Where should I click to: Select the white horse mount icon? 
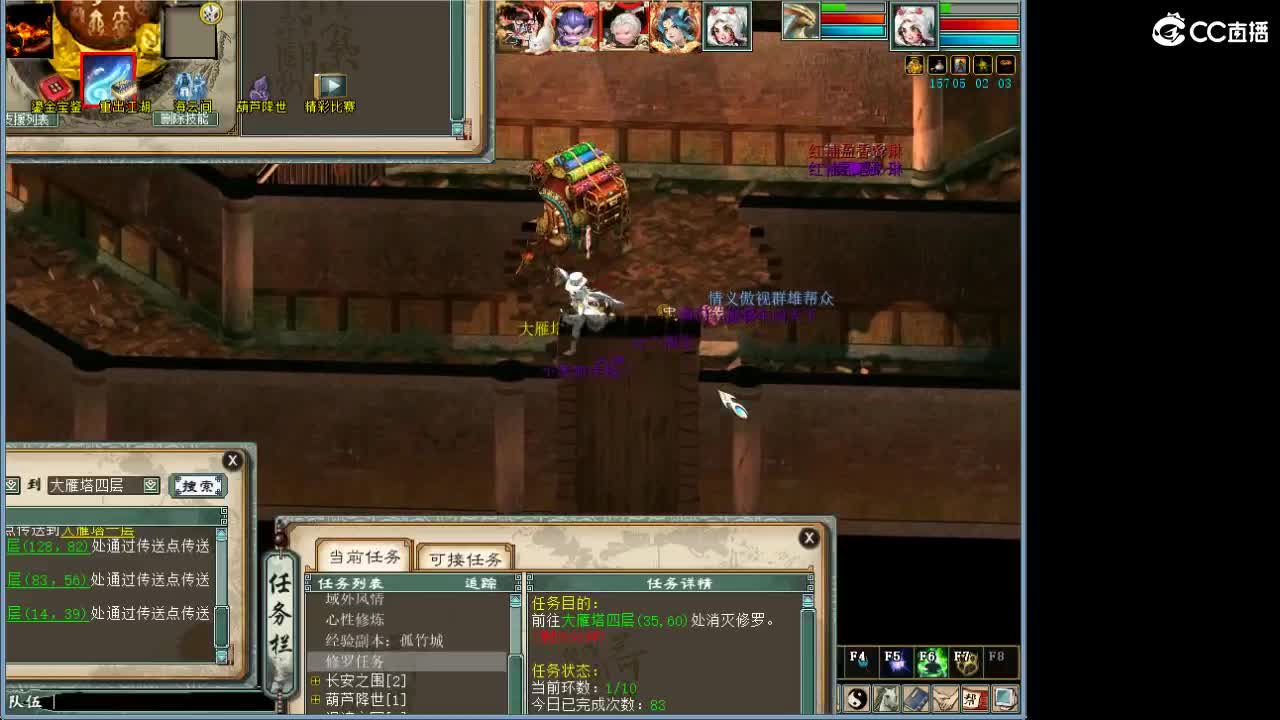886,697
